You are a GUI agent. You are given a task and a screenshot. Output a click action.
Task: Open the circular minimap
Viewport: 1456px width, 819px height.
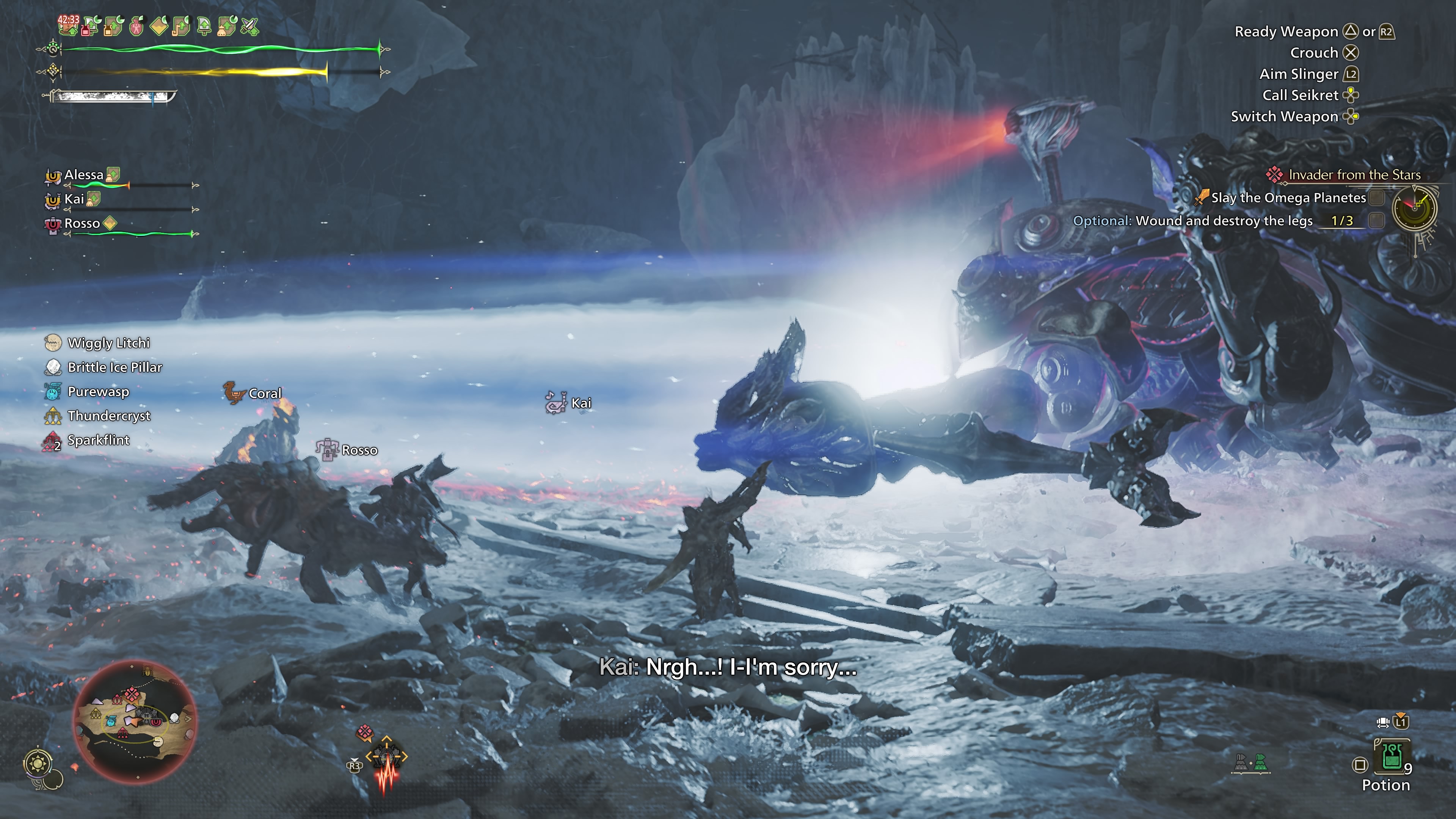[136, 721]
